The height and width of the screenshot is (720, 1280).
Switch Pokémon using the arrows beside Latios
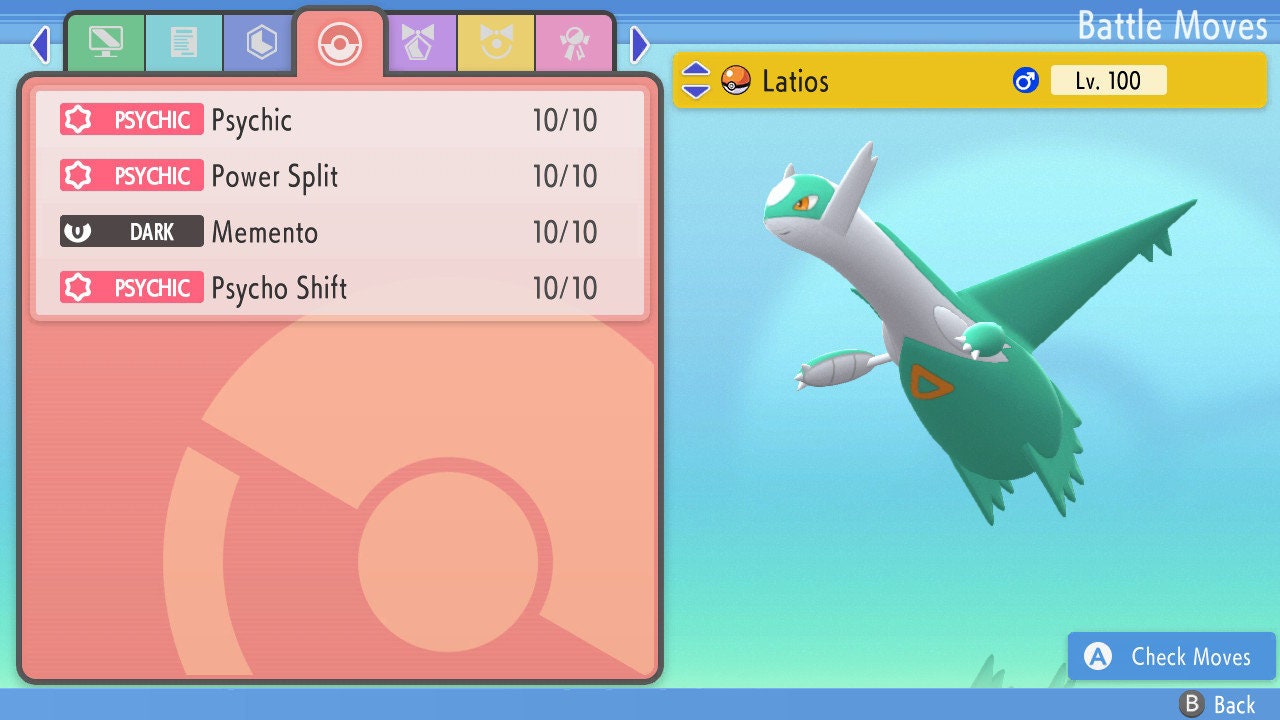point(696,81)
